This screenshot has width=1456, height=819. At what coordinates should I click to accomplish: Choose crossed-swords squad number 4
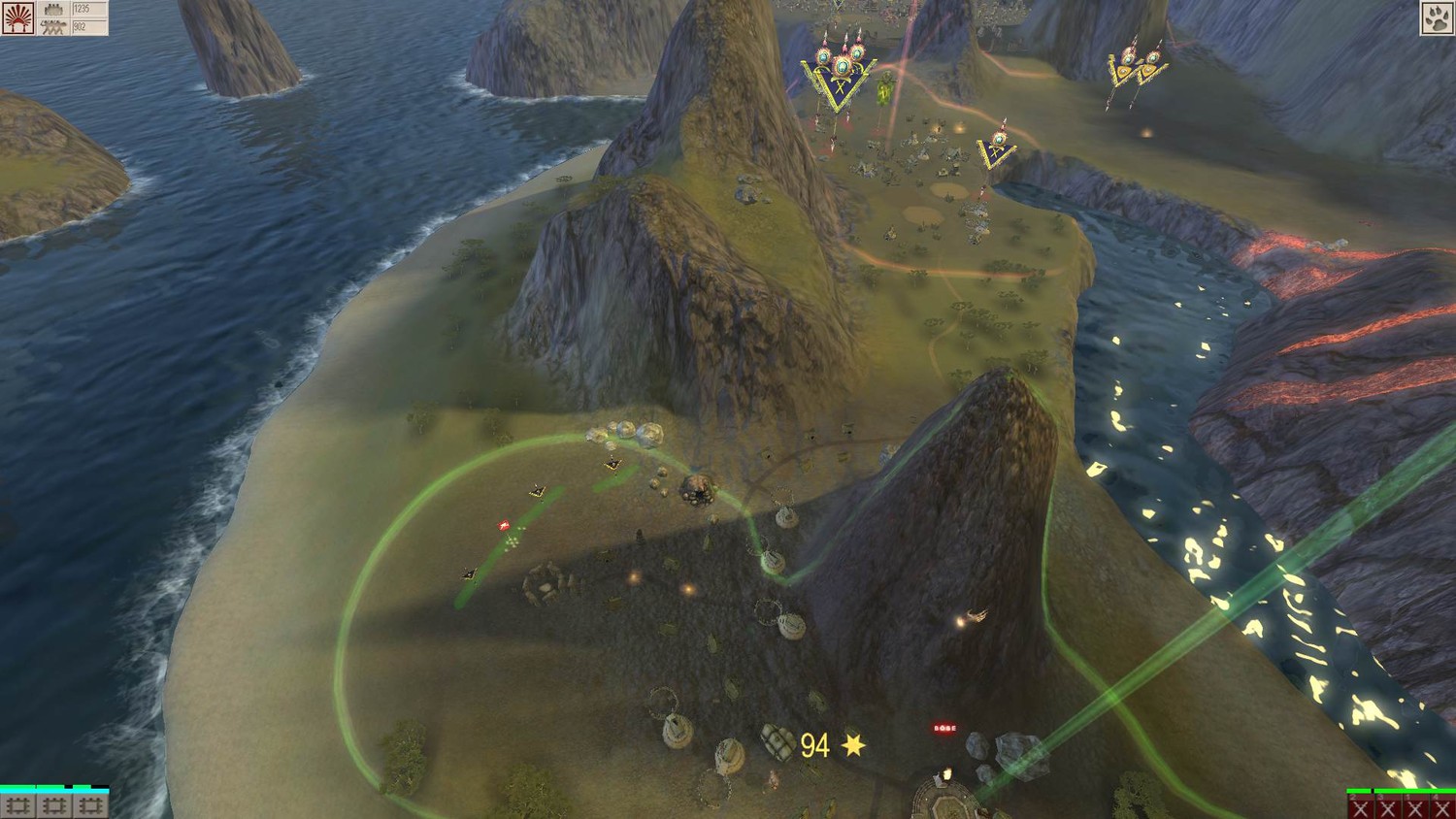(x=1442, y=808)
